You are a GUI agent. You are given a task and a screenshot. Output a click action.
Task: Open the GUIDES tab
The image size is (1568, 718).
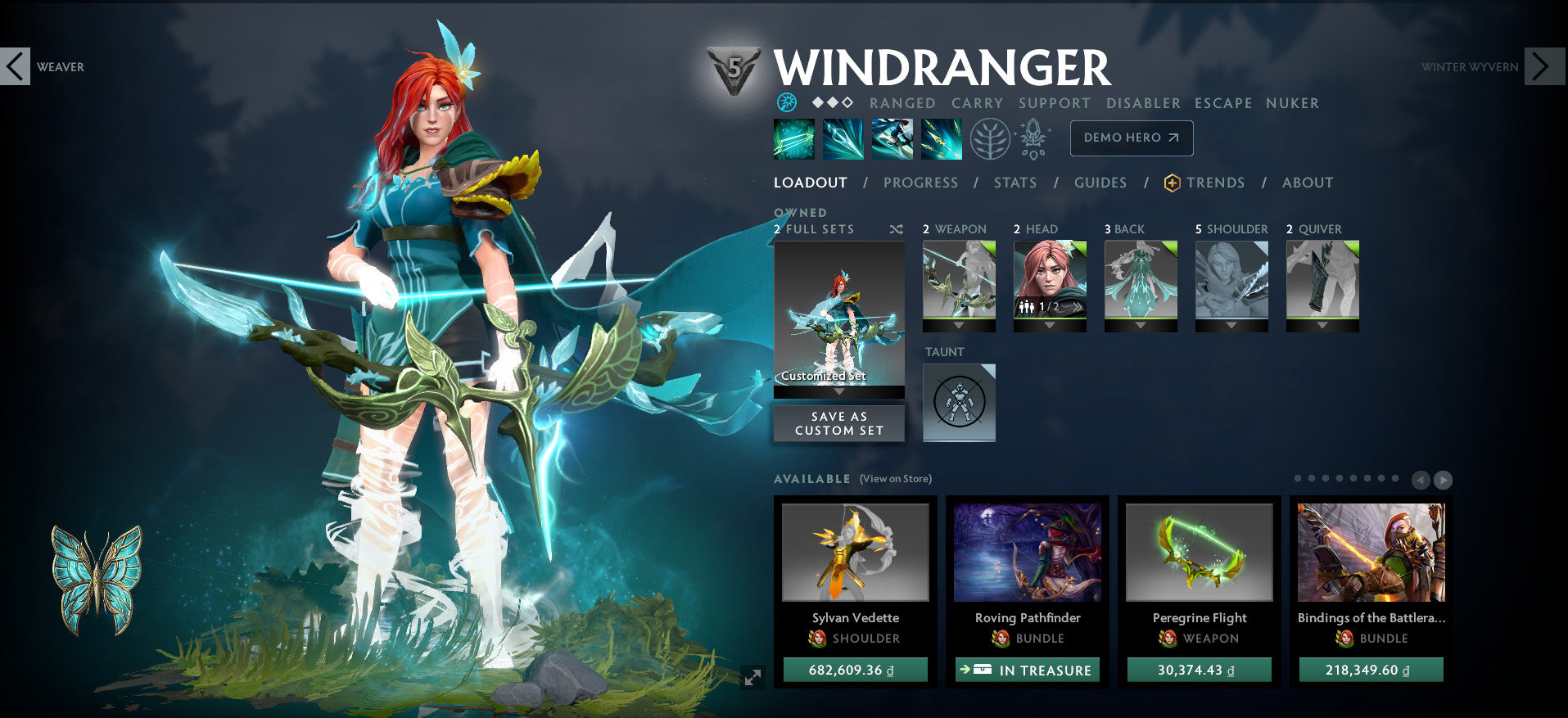pos(1100,183)
